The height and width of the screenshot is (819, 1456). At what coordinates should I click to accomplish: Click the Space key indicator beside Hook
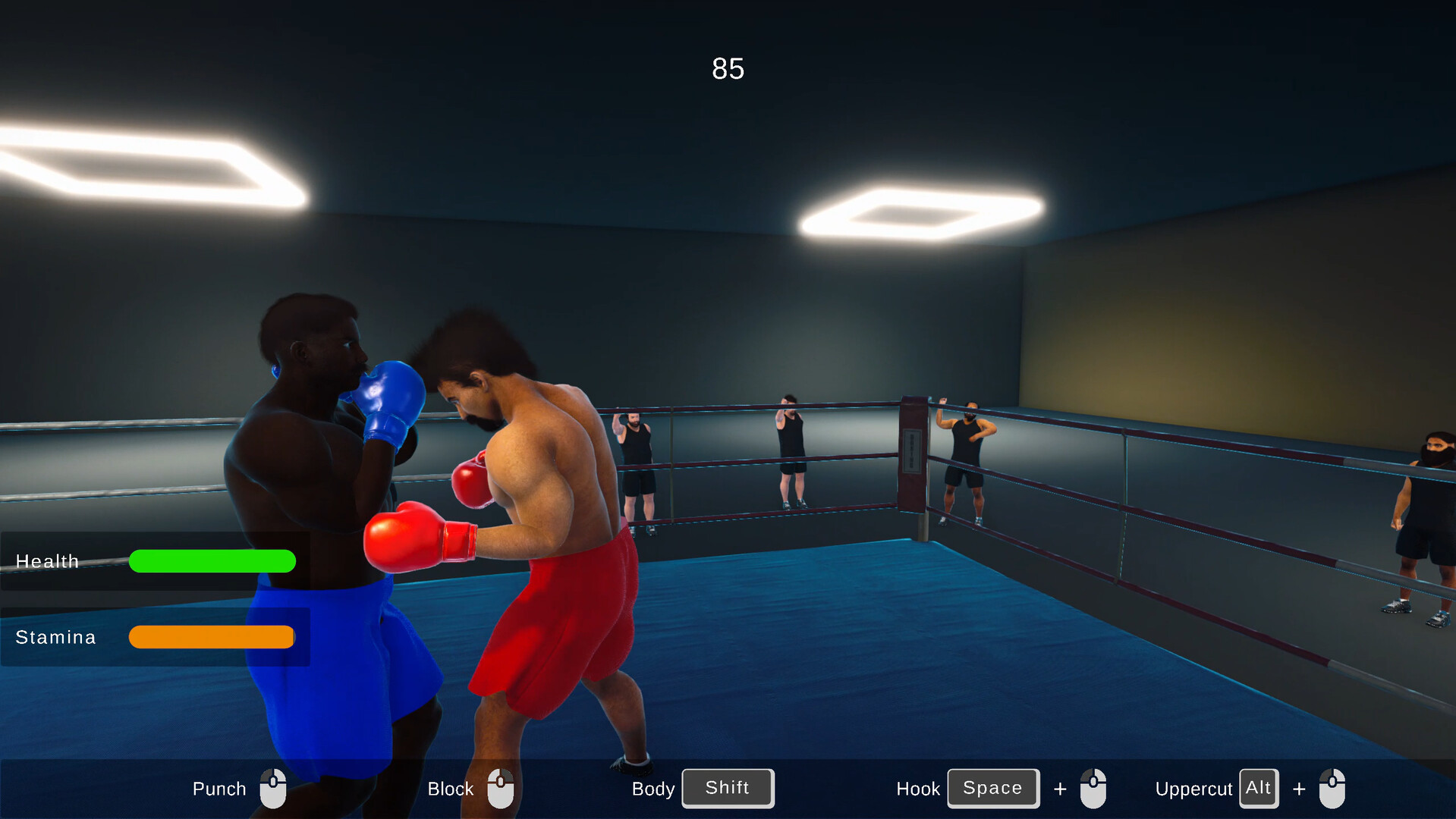(992, 788)
